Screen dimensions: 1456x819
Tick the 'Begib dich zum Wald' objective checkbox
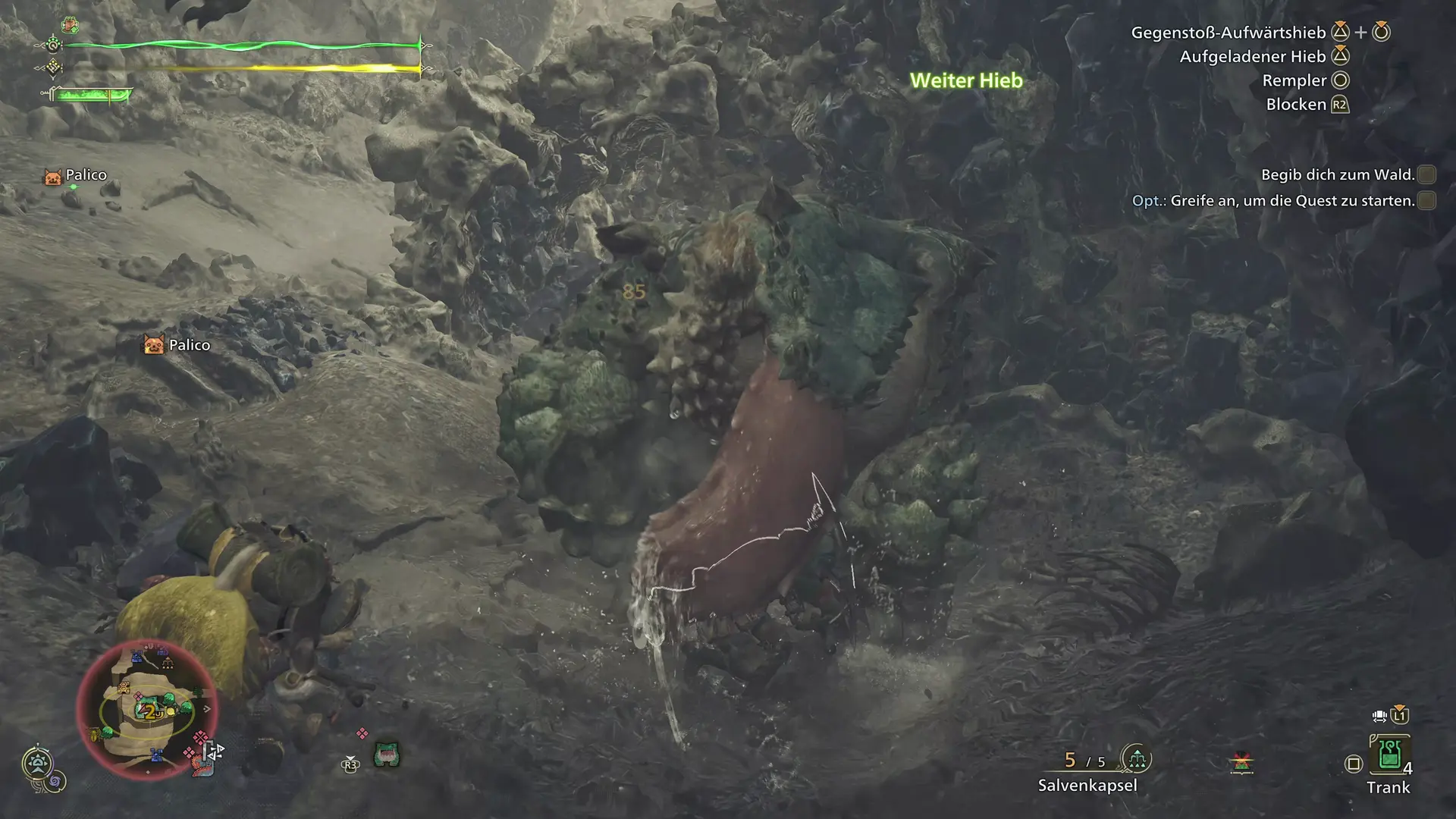point(1426,175)
